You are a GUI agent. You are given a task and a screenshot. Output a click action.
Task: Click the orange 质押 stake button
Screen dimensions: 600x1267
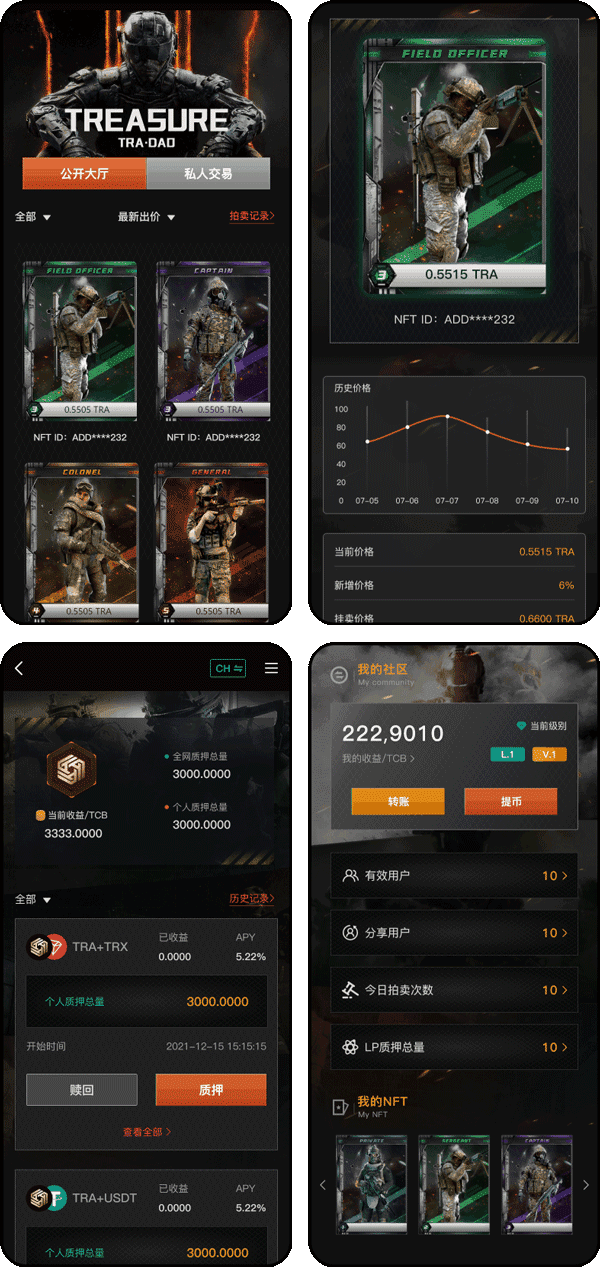click(x=211, y=1090)
